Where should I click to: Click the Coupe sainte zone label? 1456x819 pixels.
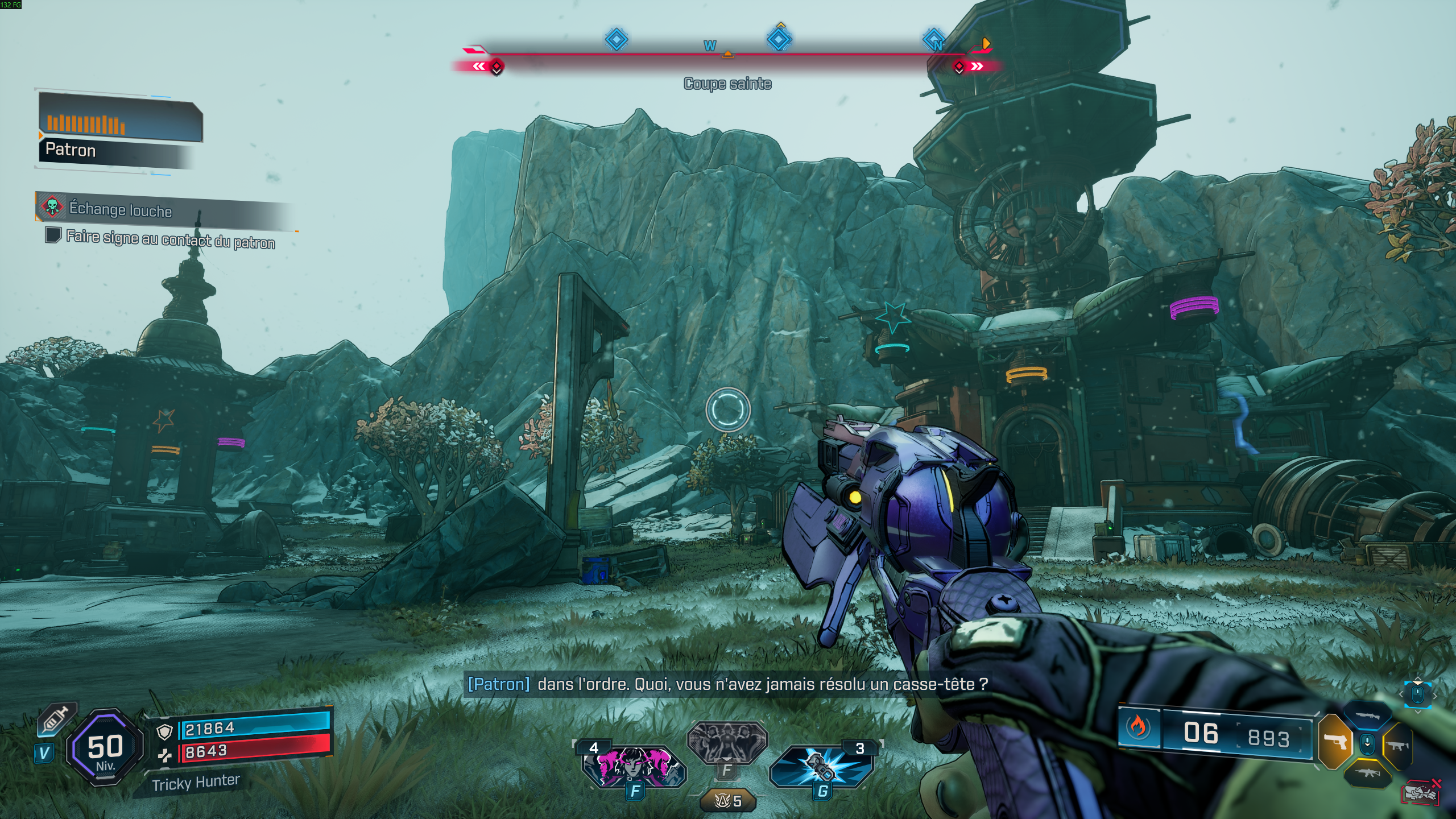click(727, 84)
